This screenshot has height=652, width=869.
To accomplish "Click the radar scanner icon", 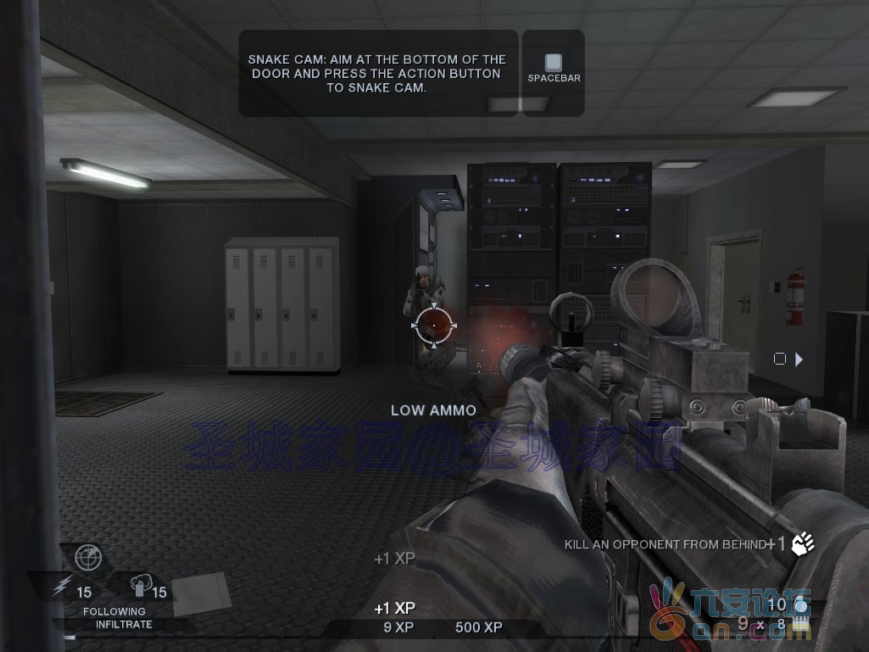I will 88,558.
